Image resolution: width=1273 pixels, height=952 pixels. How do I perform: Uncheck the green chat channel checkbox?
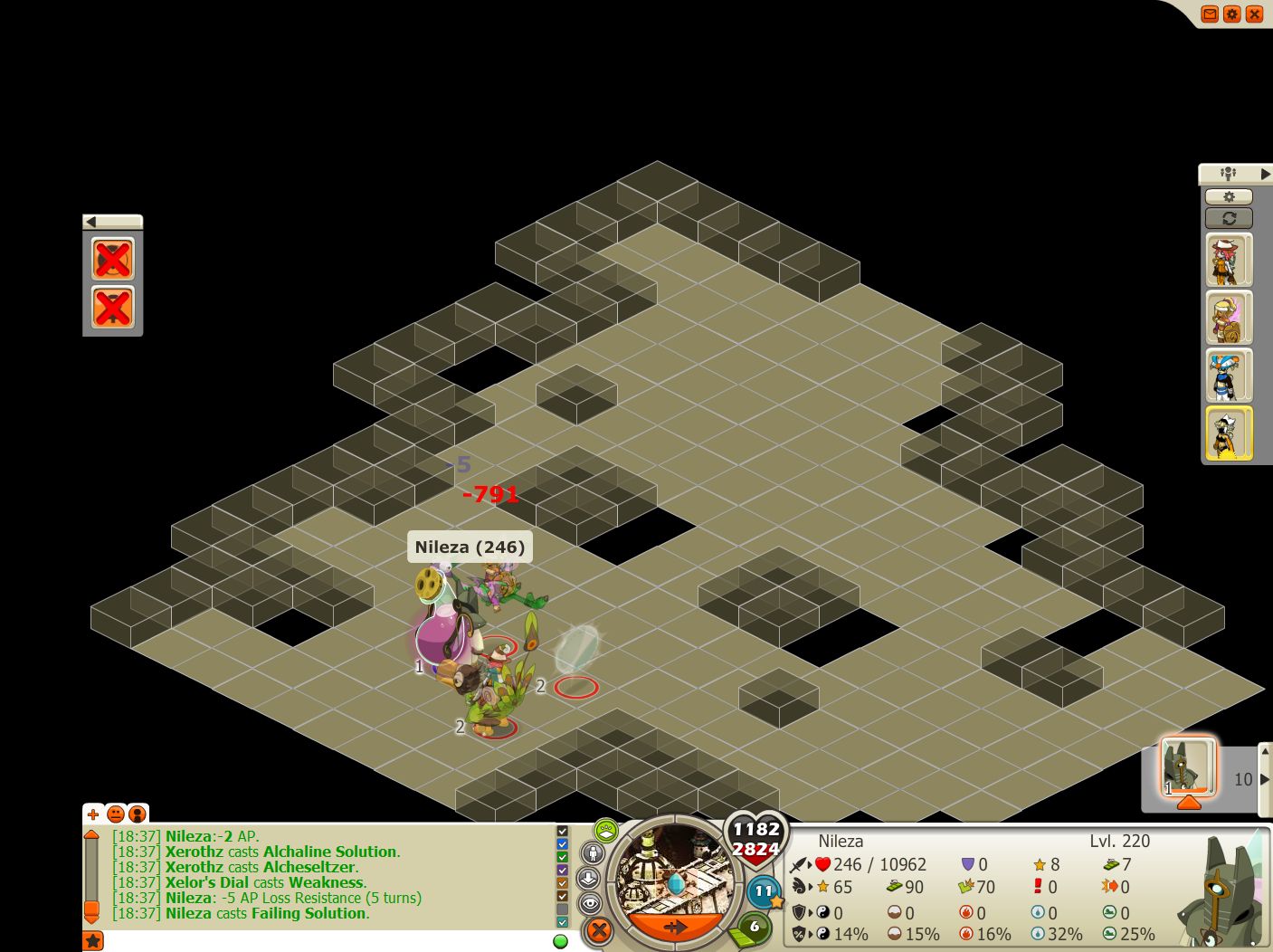pyautogui.click(x=562, y=855)
